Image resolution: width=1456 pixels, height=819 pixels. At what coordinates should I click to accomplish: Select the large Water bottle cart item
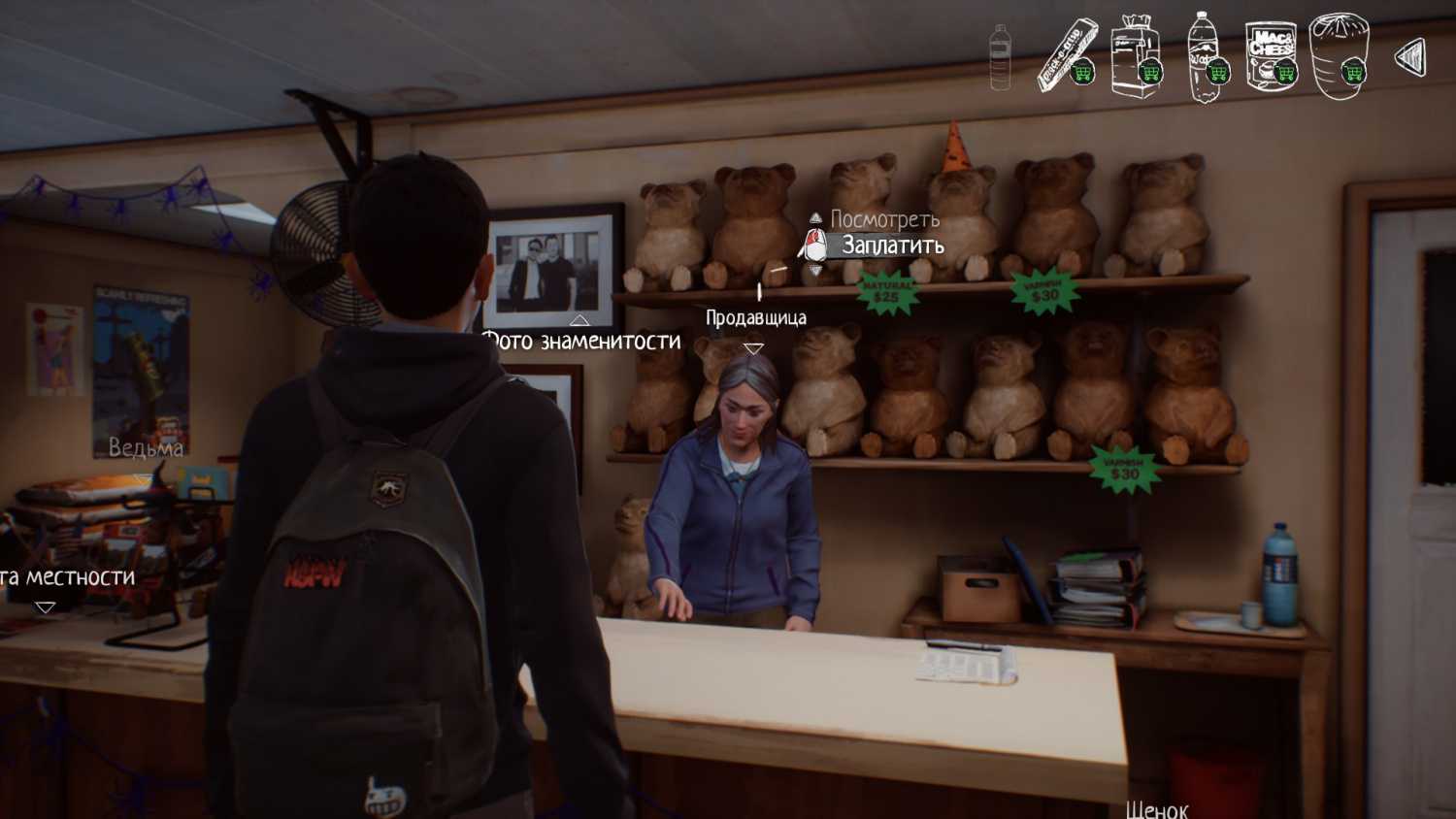point(1205,56)
